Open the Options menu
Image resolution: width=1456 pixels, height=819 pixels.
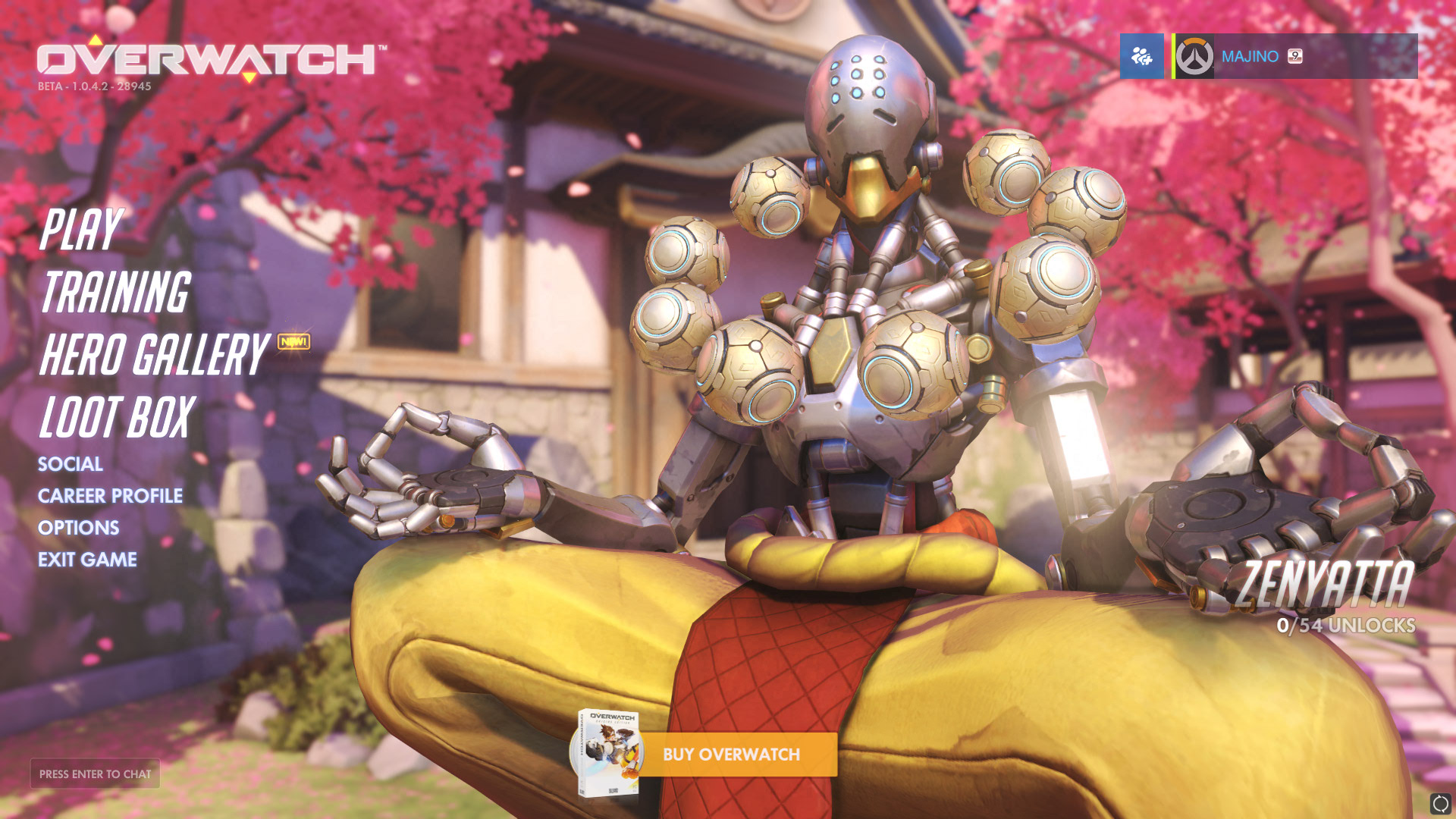click(79, 528)
